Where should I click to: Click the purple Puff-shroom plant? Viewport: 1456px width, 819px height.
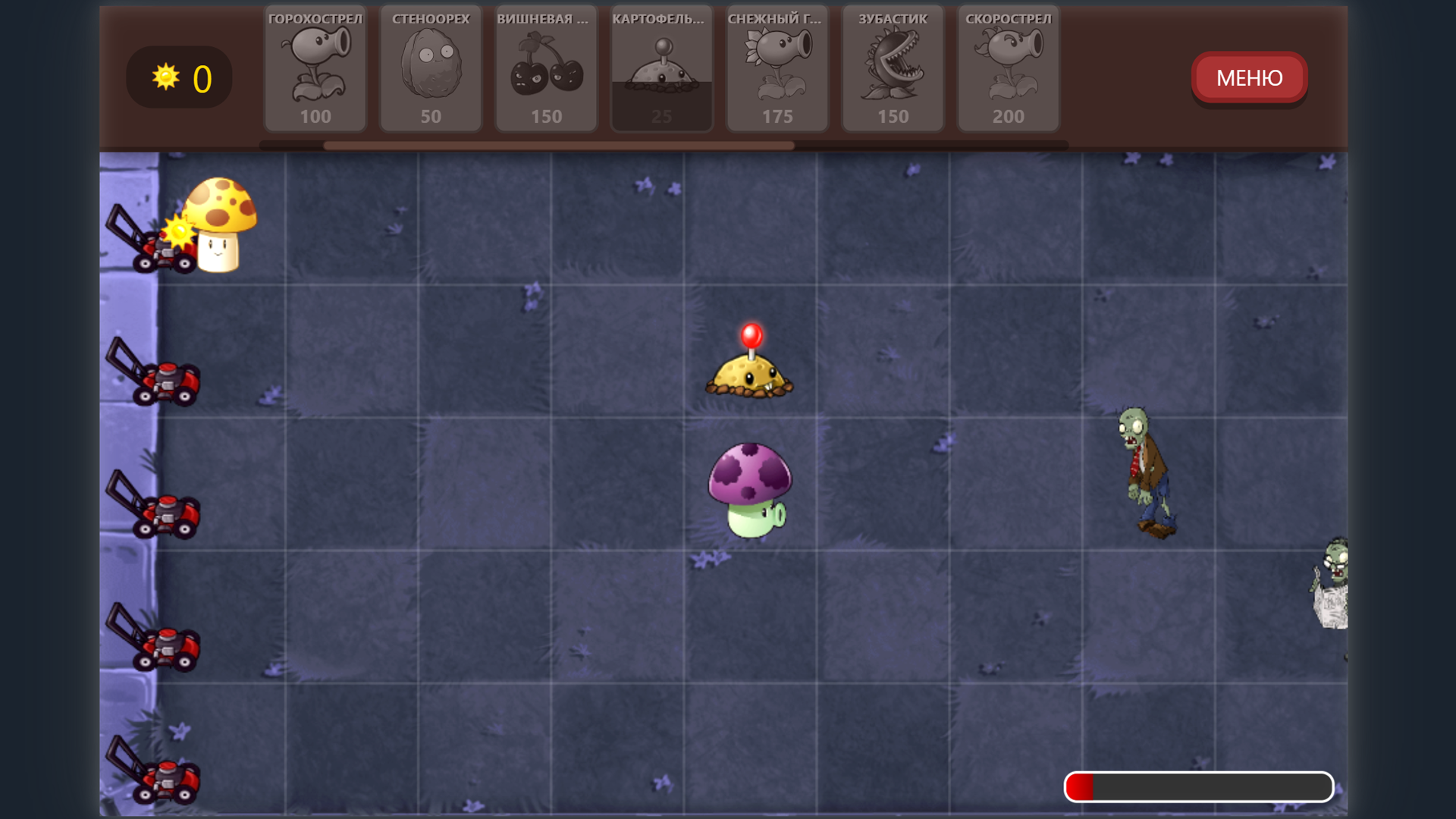click(749, 489)
